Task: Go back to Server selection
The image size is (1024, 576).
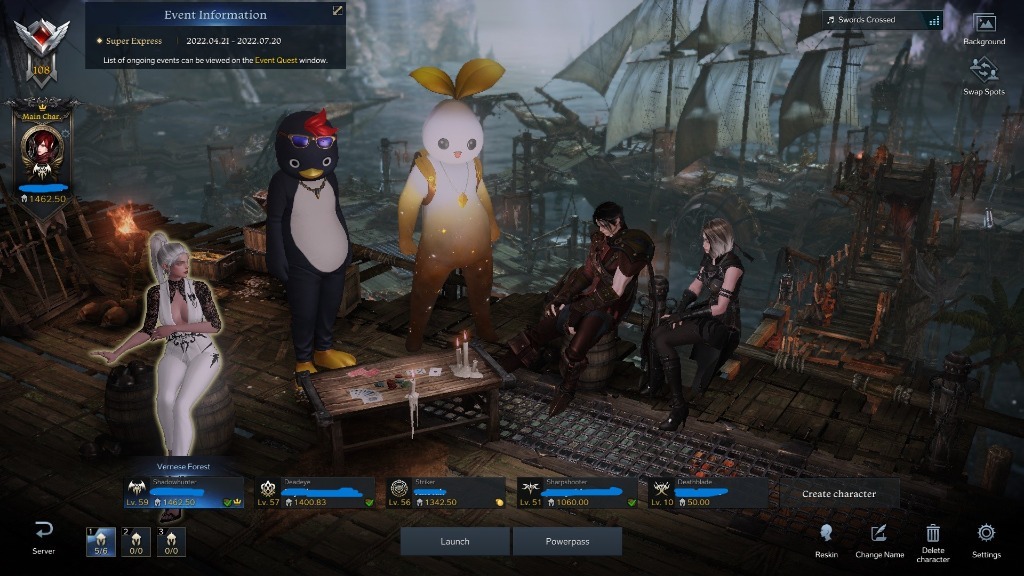Action: (43, 536)
